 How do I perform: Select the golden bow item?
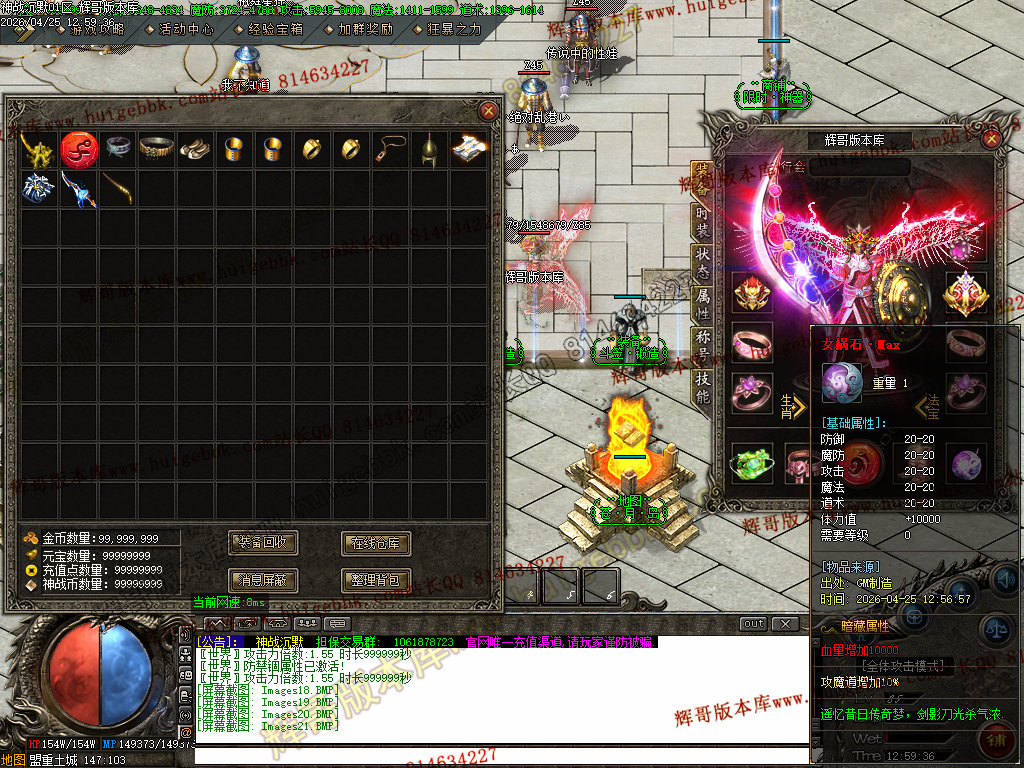(x=116, y=188)
